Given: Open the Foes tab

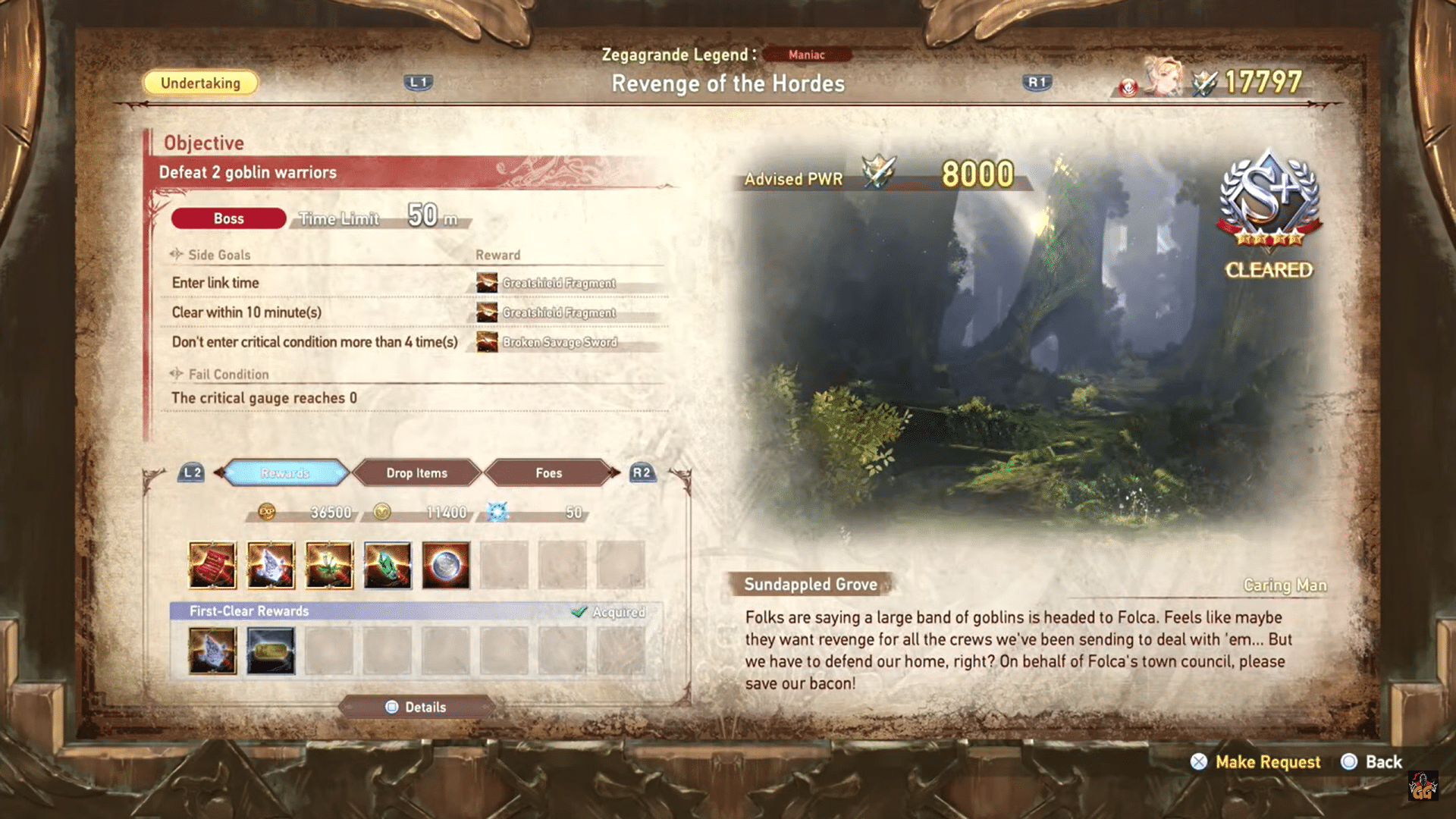Looking at the screenshot, I should [548, 472].
